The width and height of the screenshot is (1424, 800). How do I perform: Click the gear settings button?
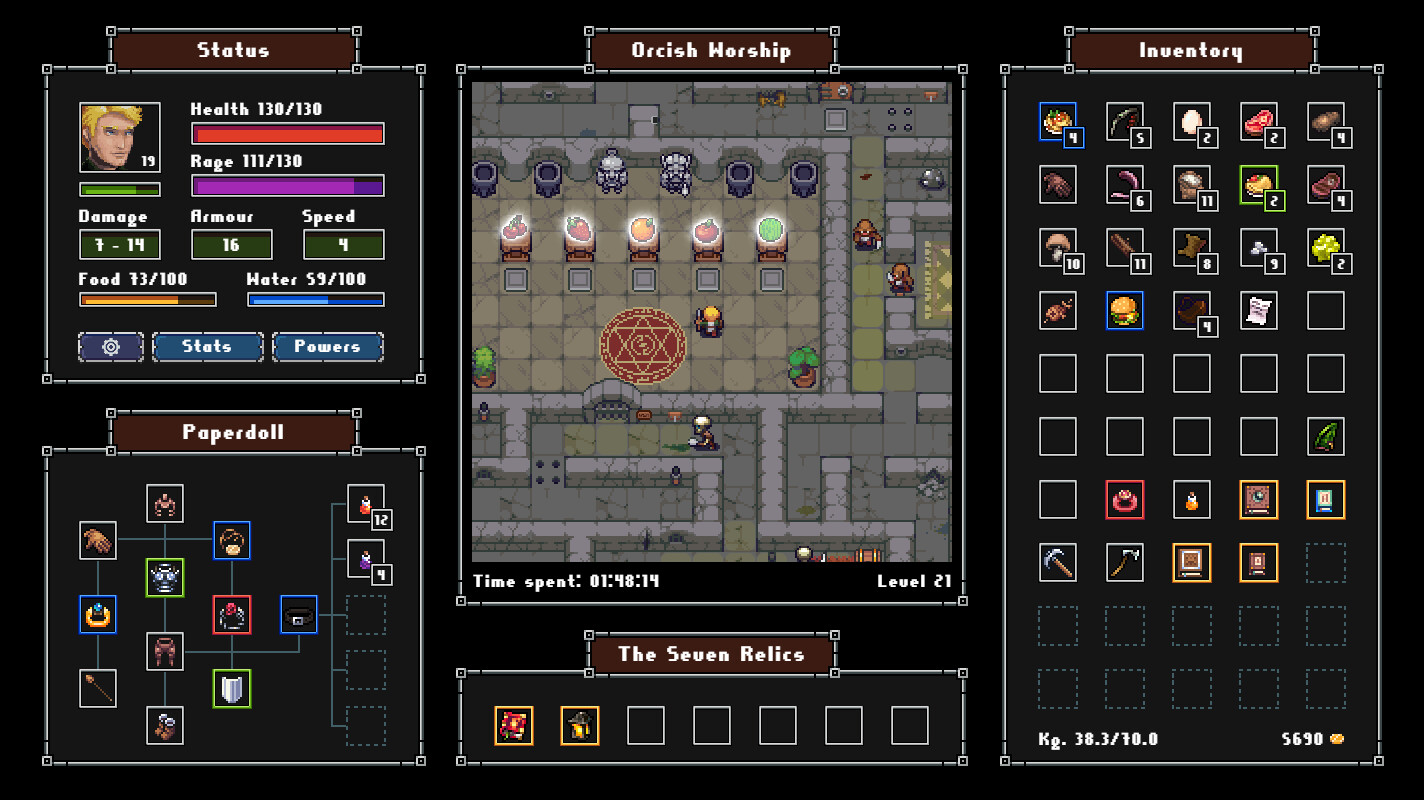pos(111,347)
